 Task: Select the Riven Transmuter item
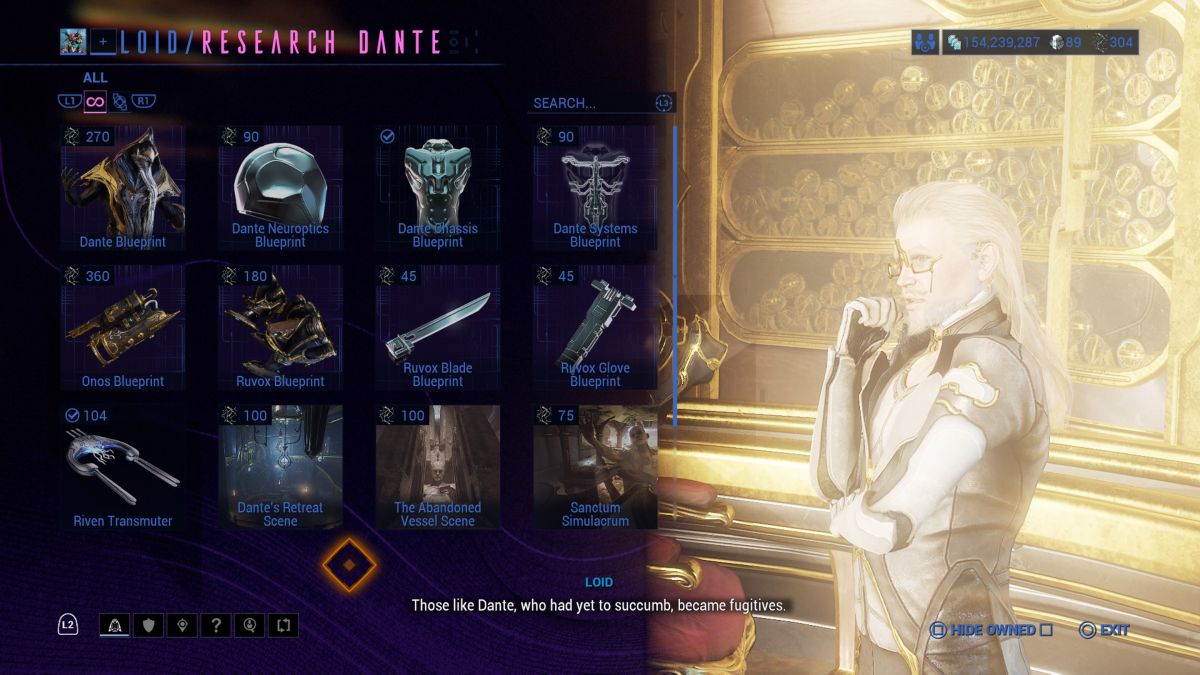(122, 467)
